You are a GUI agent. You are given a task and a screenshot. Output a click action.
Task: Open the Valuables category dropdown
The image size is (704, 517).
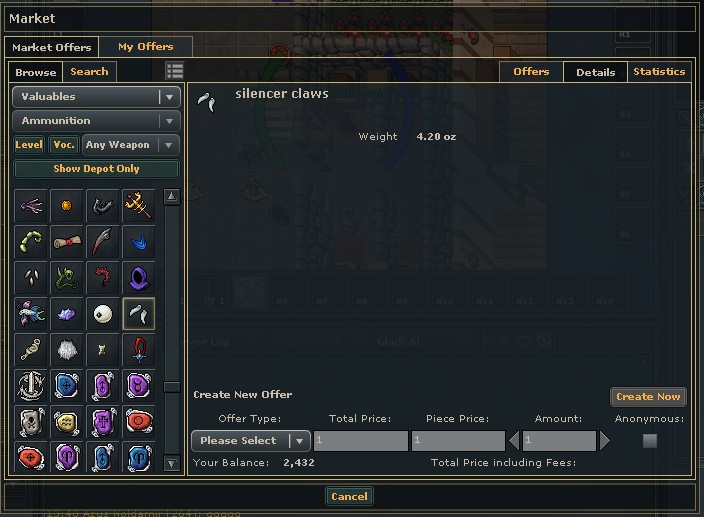[x=96, y=97]
